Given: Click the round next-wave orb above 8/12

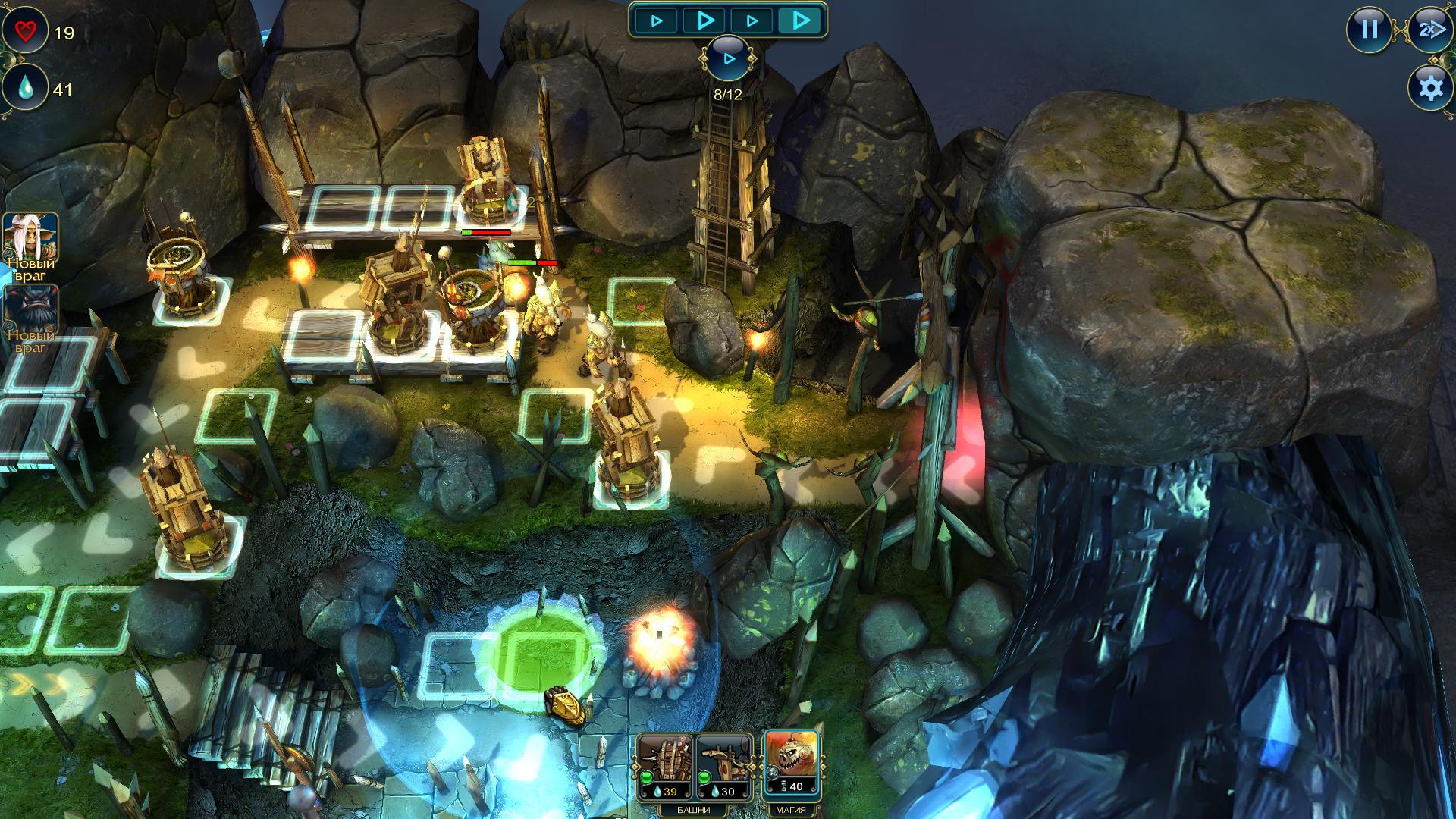Looking at the screenshot, I should click(x=728, y=58).
